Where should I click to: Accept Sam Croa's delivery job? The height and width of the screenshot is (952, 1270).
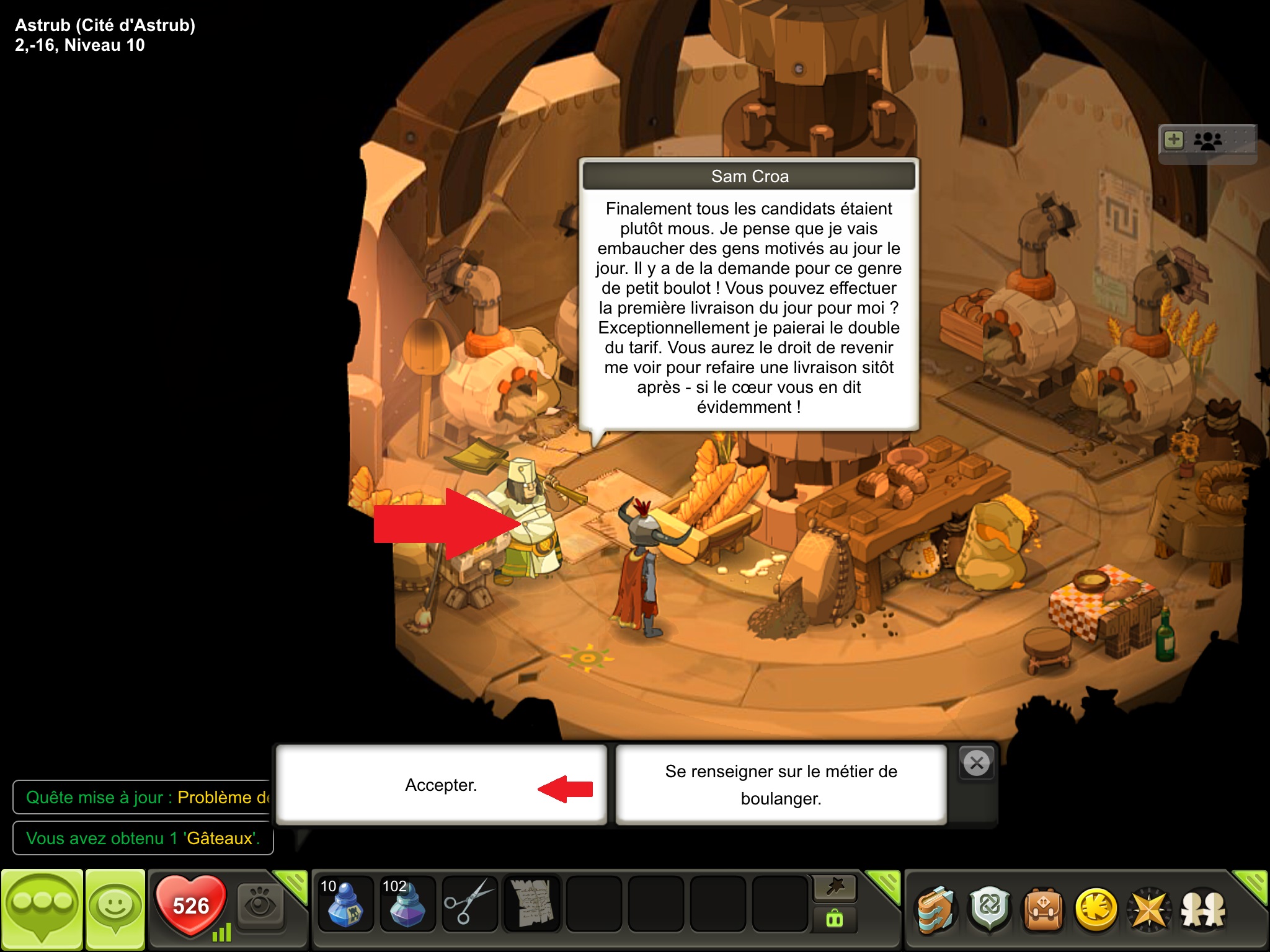(441, 785)
